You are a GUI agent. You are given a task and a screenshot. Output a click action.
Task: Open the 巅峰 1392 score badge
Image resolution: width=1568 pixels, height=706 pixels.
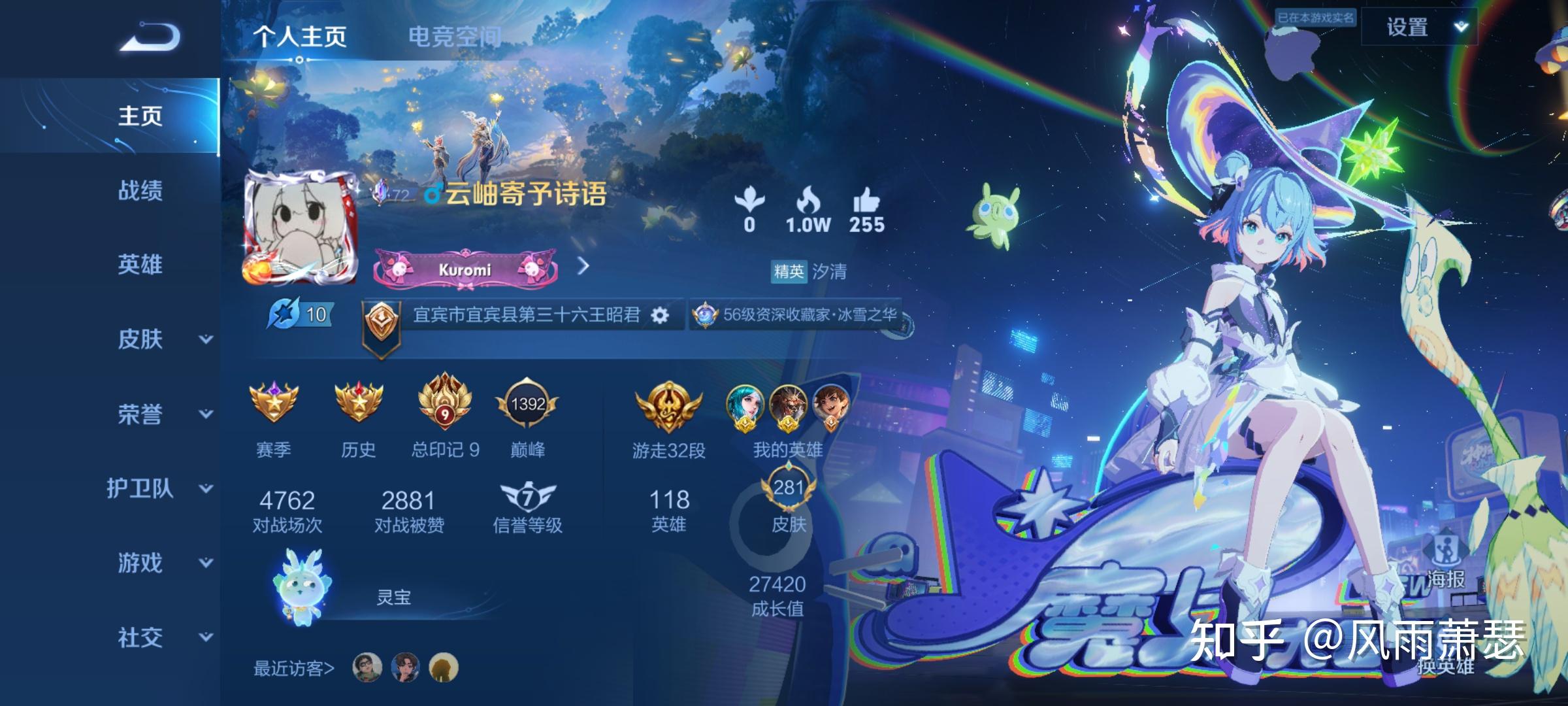point(527,405)
